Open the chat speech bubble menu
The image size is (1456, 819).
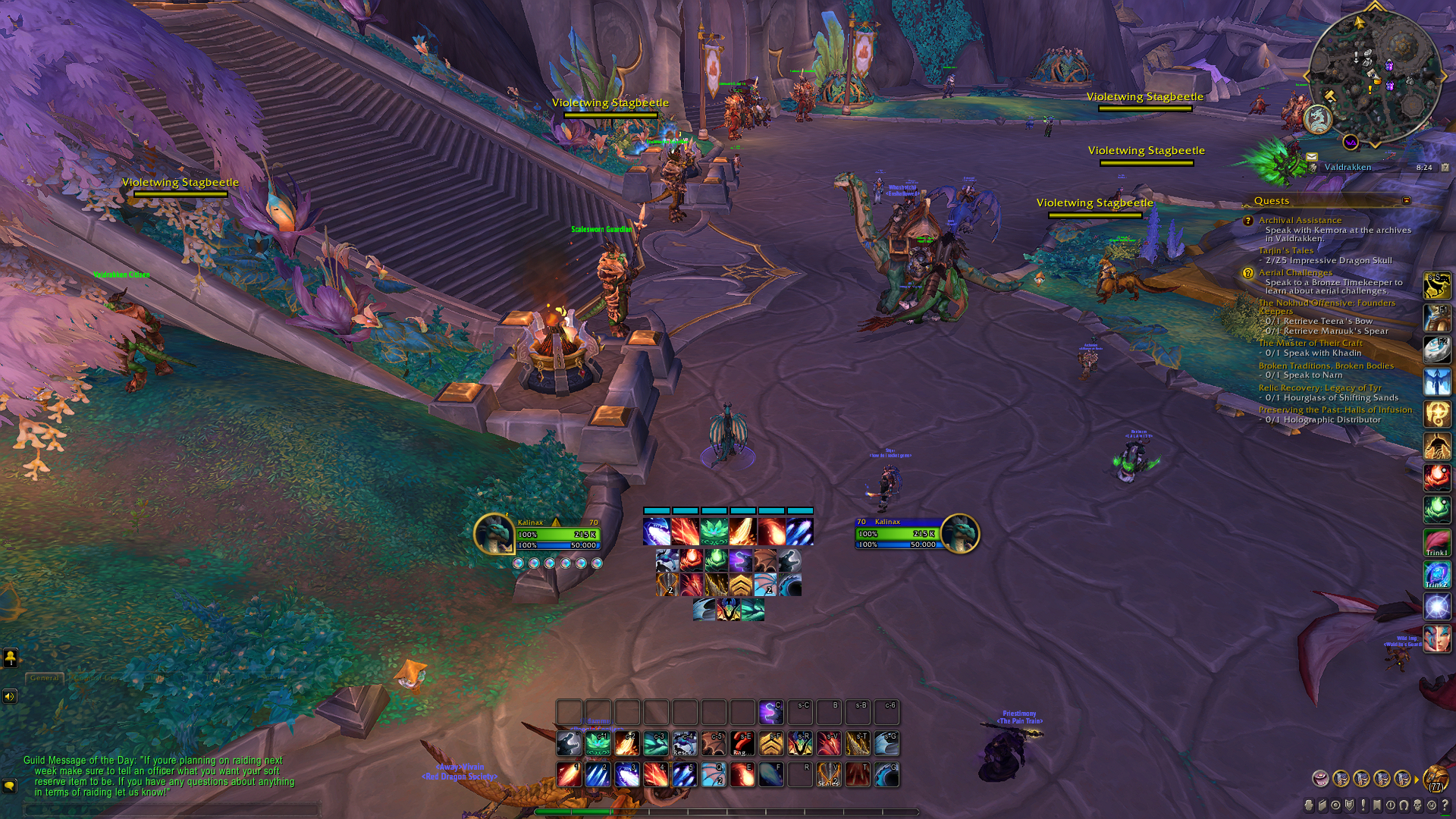point(10,786)
